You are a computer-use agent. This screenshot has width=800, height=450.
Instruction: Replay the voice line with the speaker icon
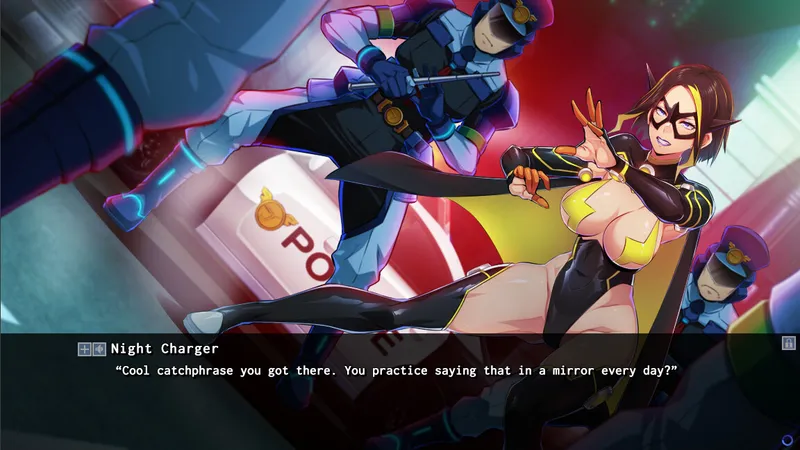click(x=99, y=349)
